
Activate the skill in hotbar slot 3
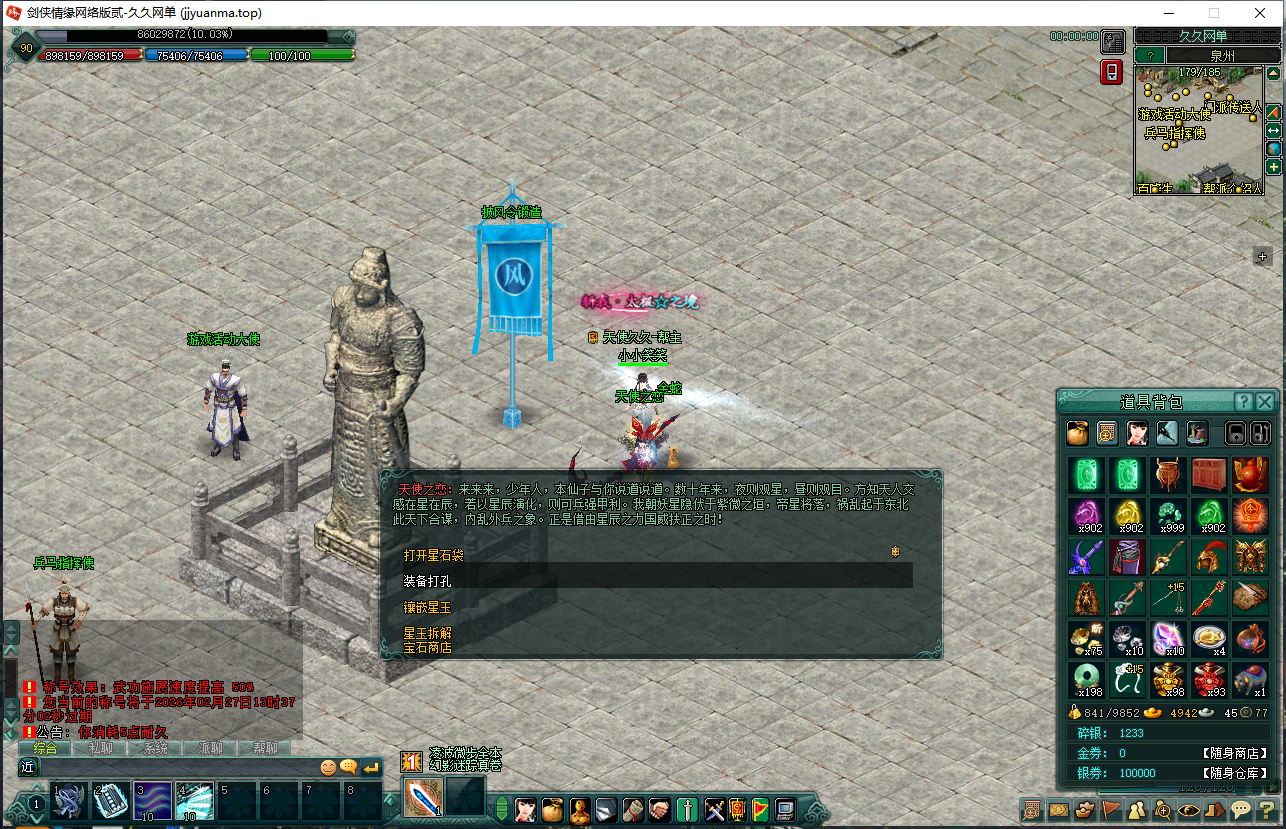tap(153, 802)
